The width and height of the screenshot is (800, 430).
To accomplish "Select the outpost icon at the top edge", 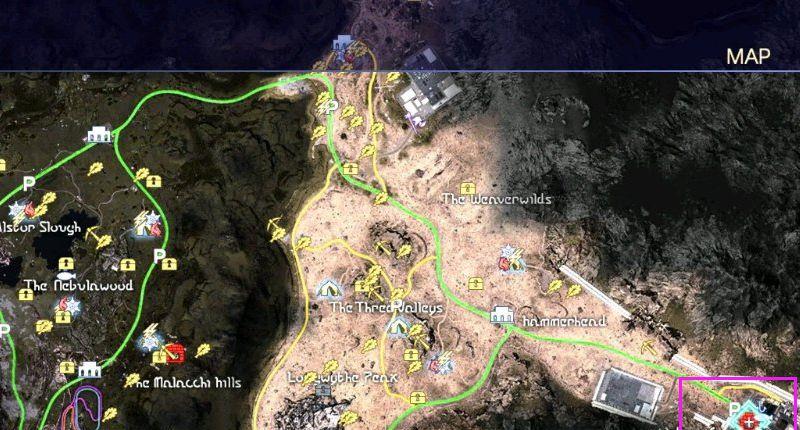I will pyautogui.click(x=343, y=44).
